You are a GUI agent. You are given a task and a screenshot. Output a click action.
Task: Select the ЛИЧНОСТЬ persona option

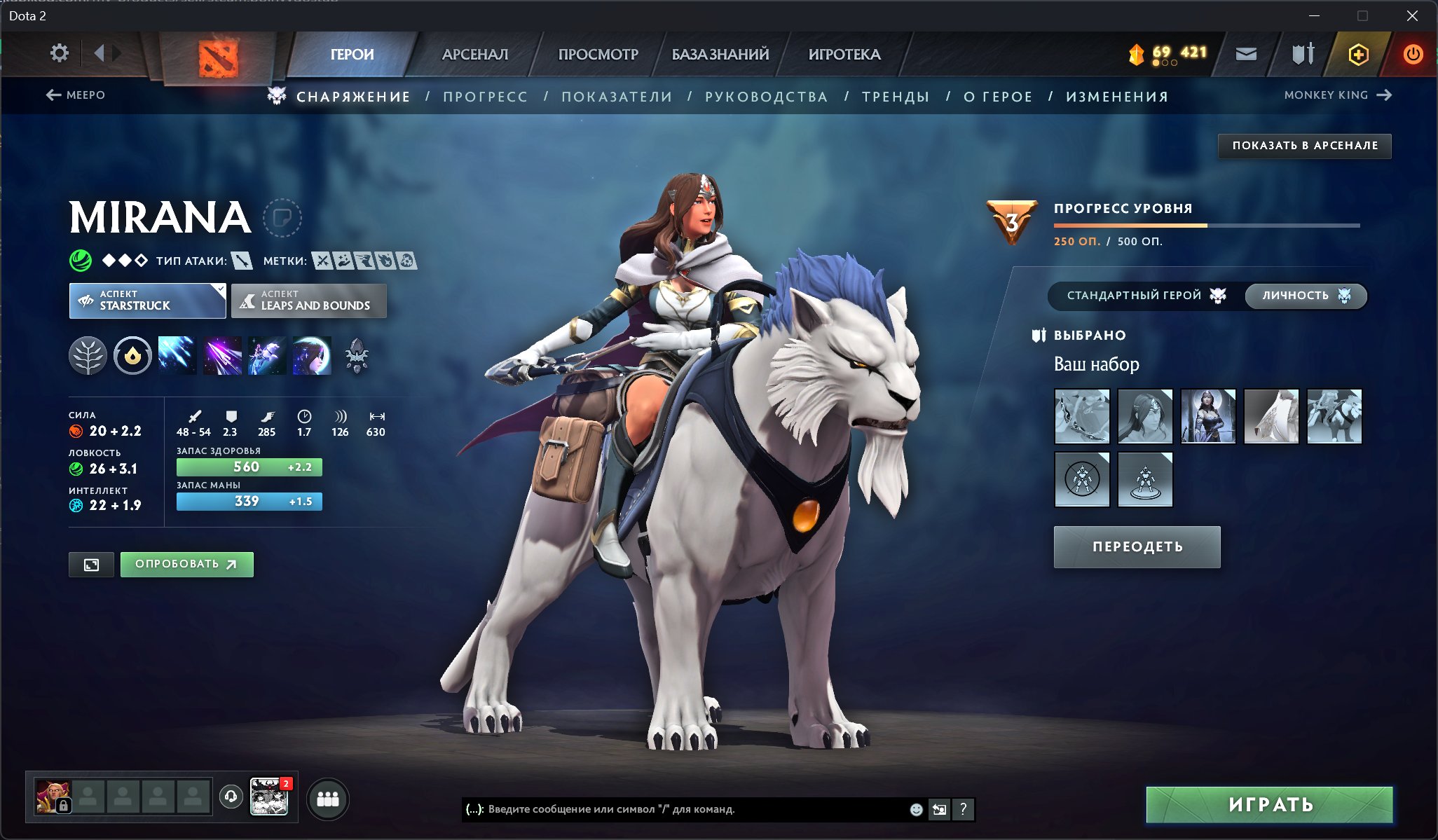[x=1305, y=296]
